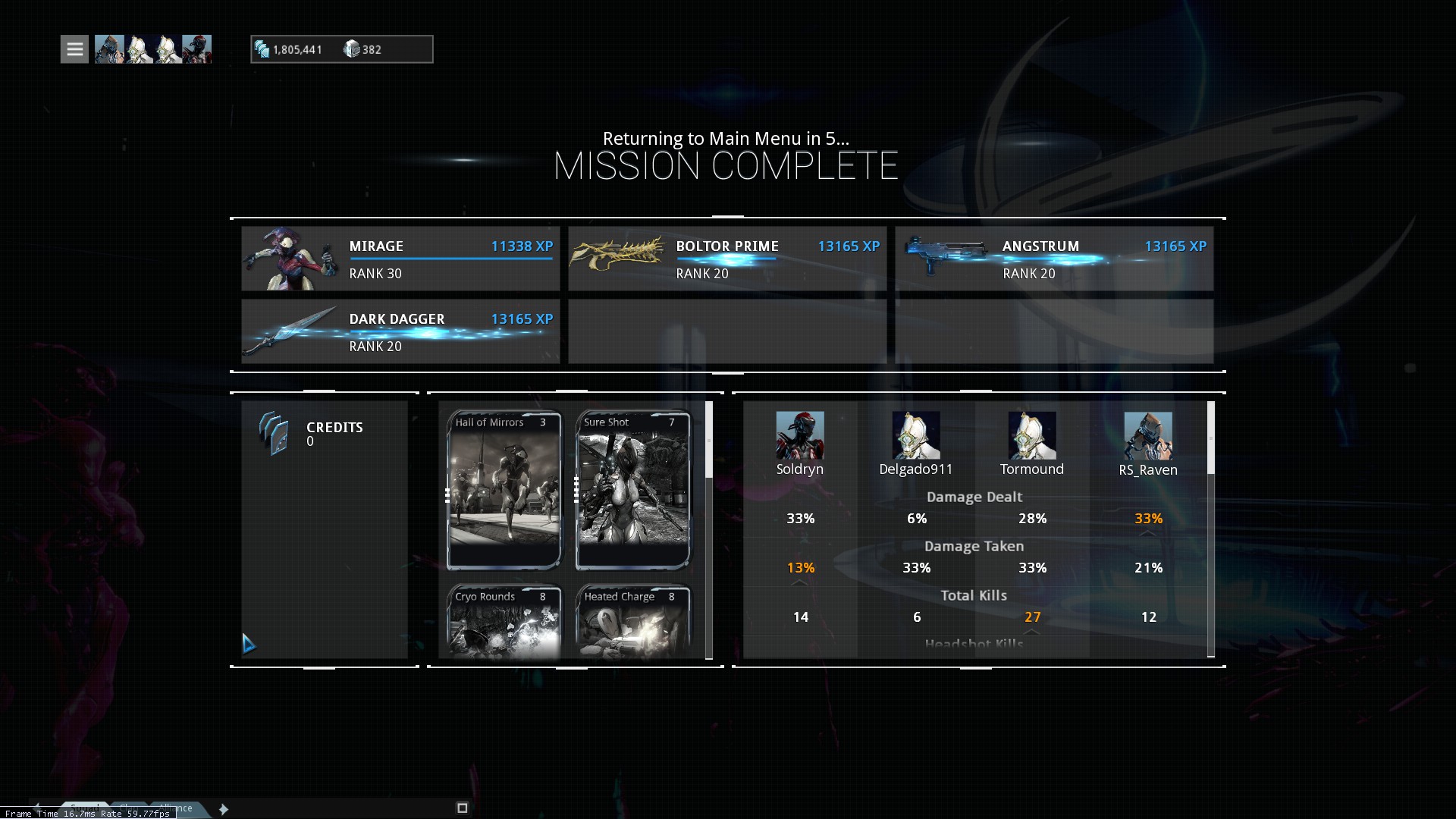Open the hamburger main menu
Image resolution: width=1456 pixels, height=819 pixels.
click(74, 49)
